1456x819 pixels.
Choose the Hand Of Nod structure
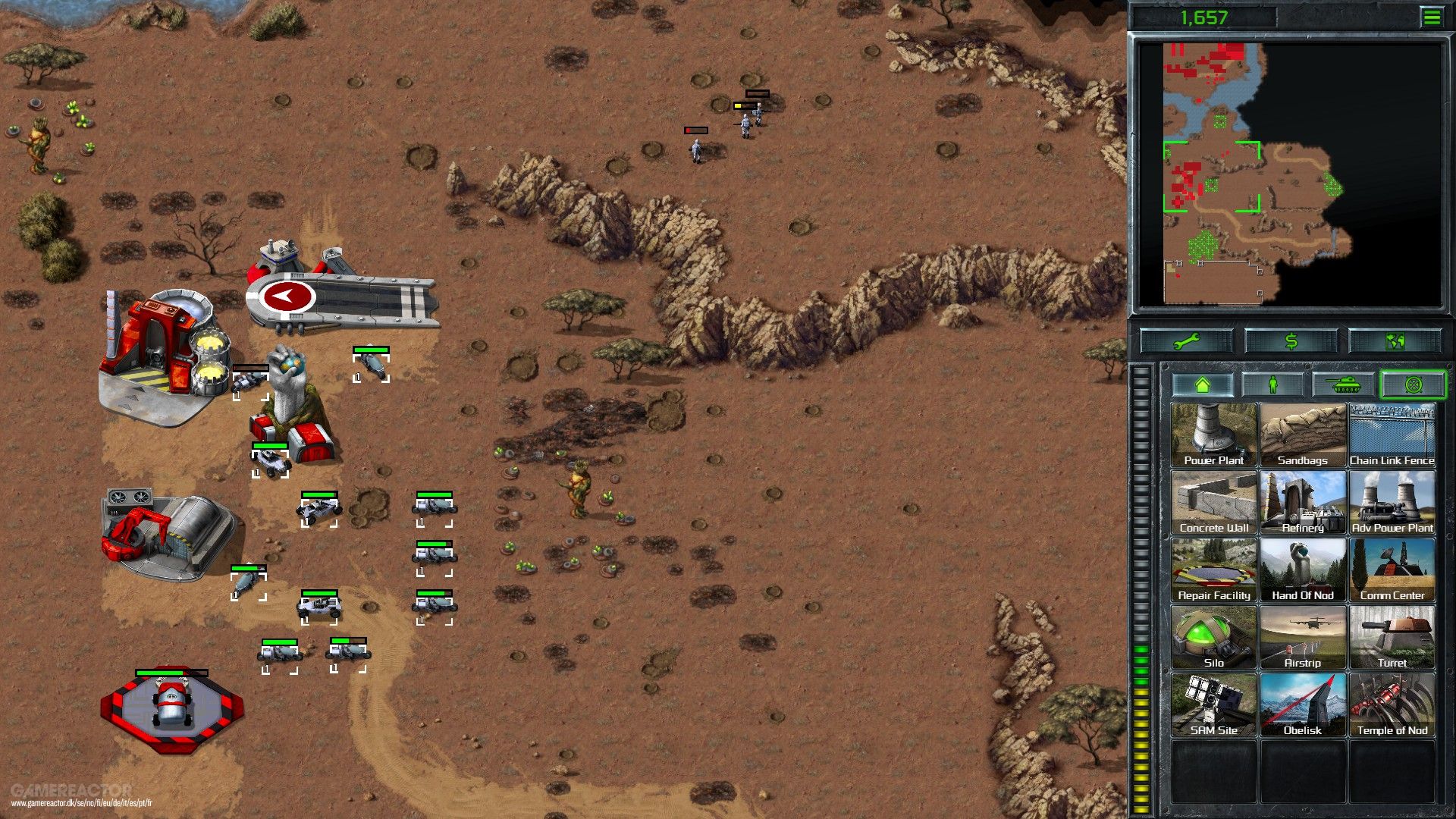click(x=1303, y=569)
